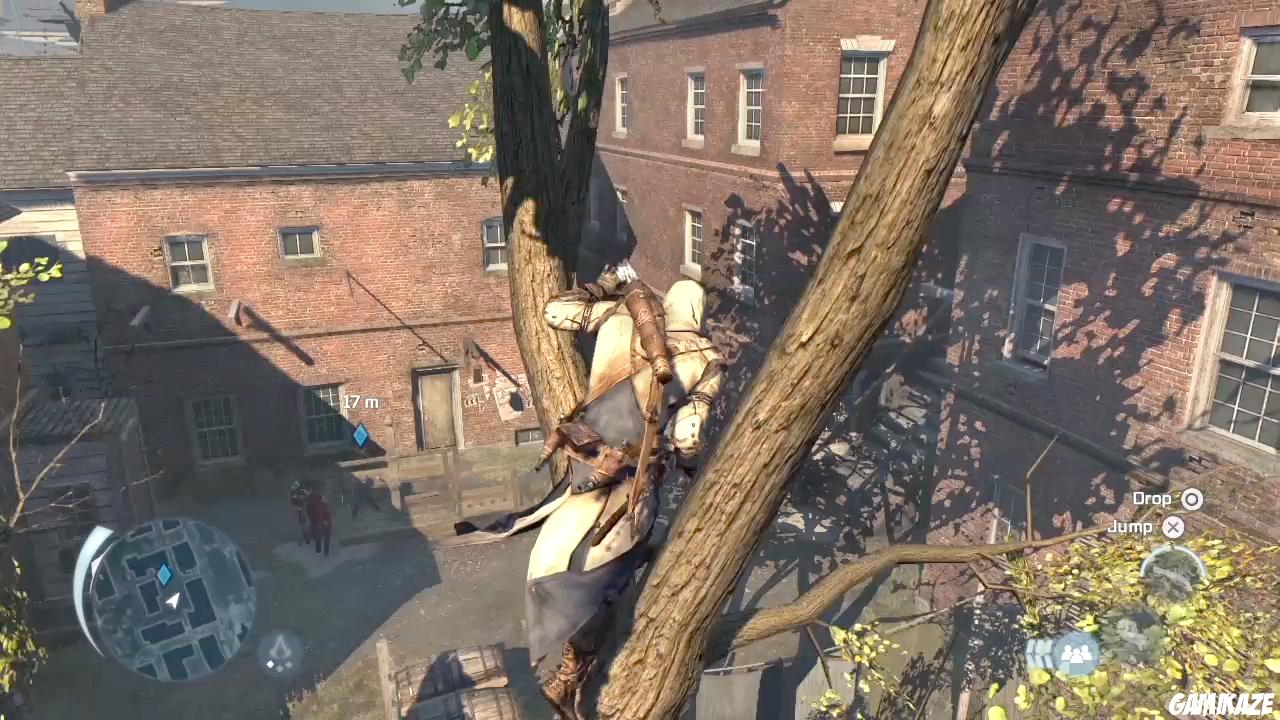Click the GAMIKAZE watermark text
The height and width of the screenshot is (720, 1280).
click(x=1220, y=705)
